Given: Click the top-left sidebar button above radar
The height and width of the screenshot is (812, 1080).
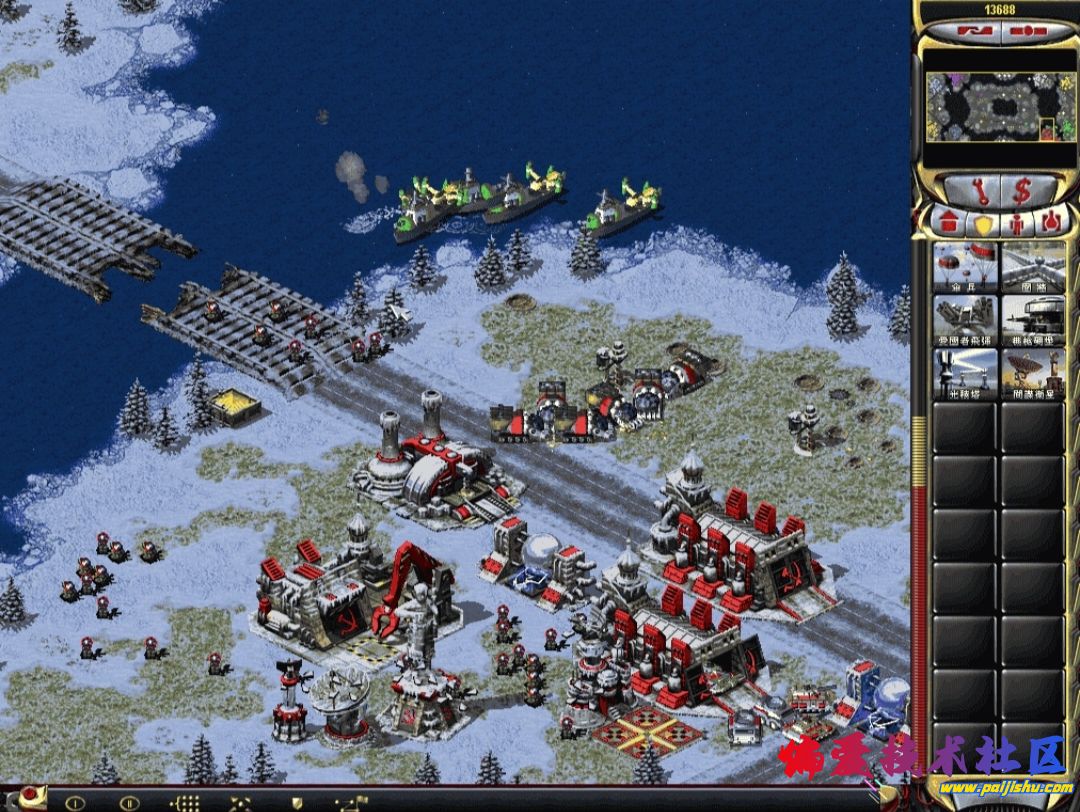Looking at the screenshot, I should click(x=967, y=32).
